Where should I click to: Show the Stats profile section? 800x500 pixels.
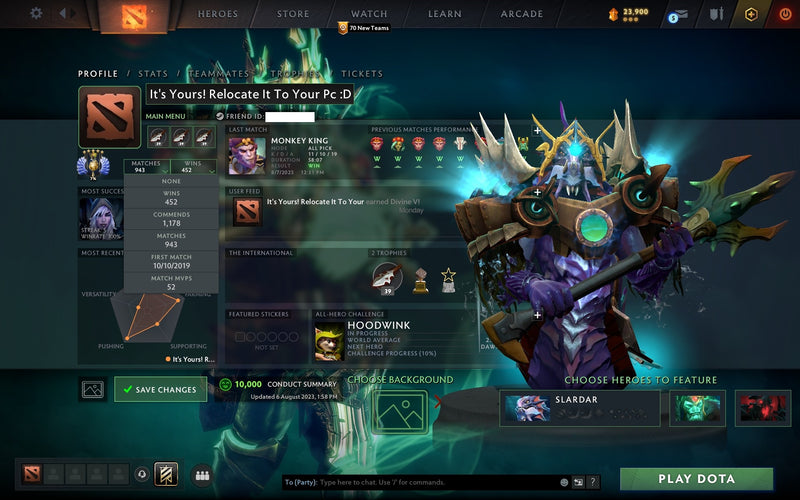153,74
